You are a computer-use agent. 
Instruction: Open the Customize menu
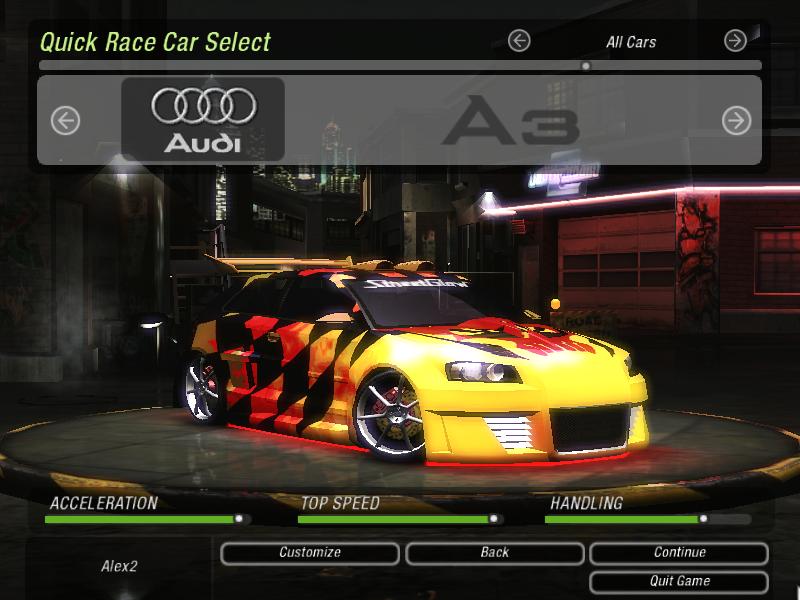point(310,553)
